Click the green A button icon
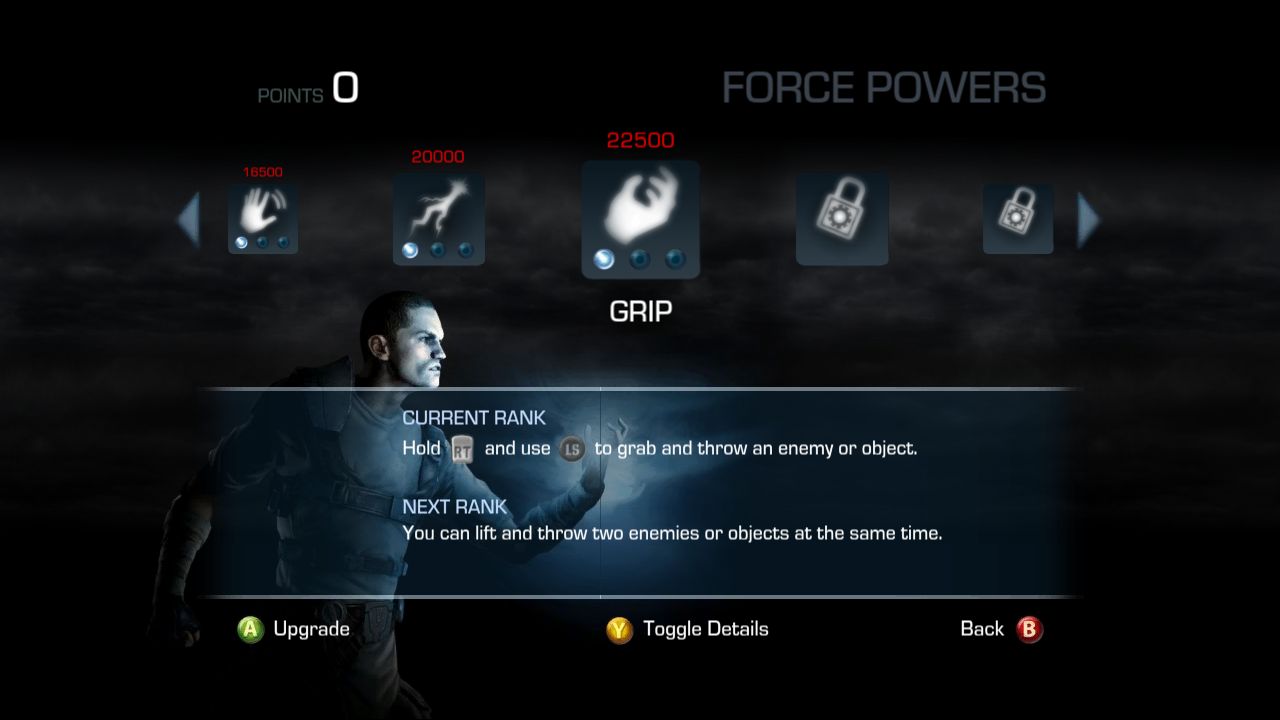This screenshot has width=1280, height=720. [248, 629]
